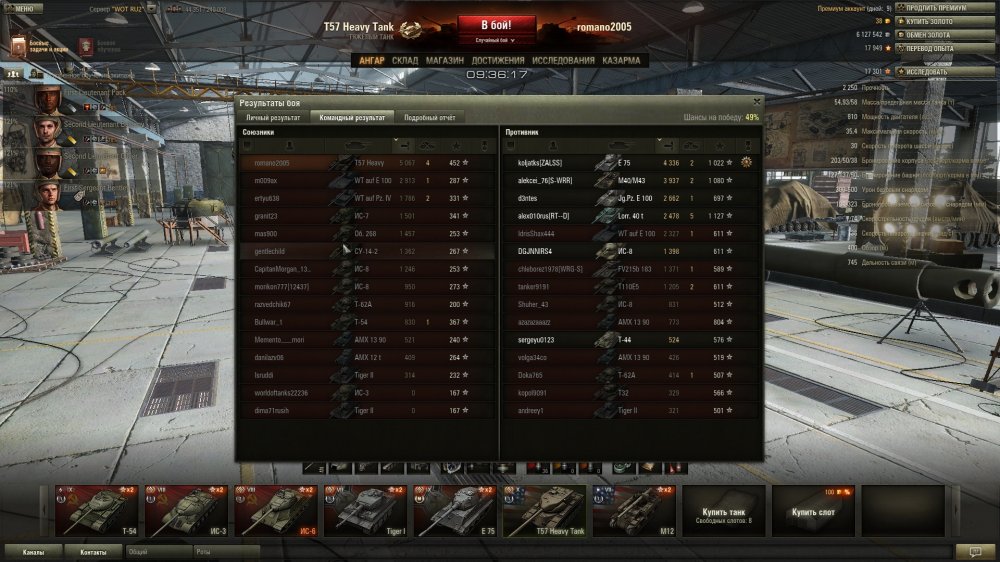Click the Купить танк slot
The height and width of the screenshot is (562, 1000).
[x=723, y=511]
